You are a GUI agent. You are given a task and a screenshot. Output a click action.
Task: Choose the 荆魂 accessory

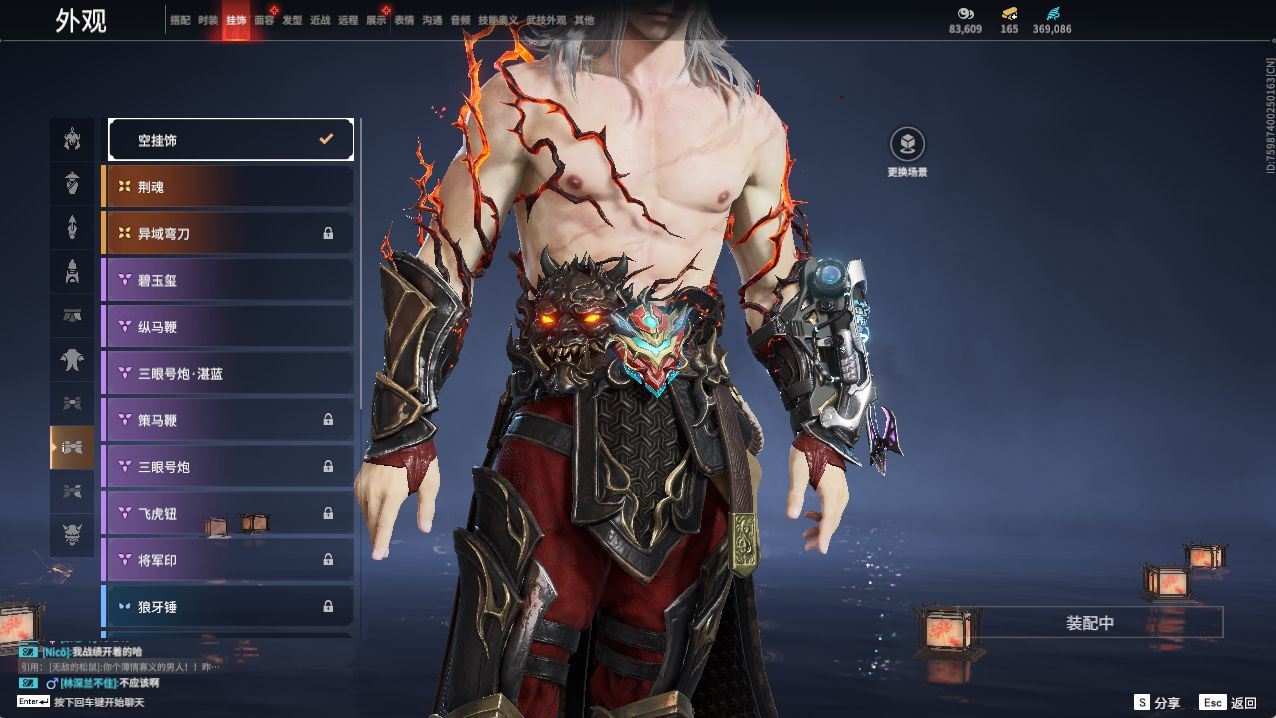(230, 187)
